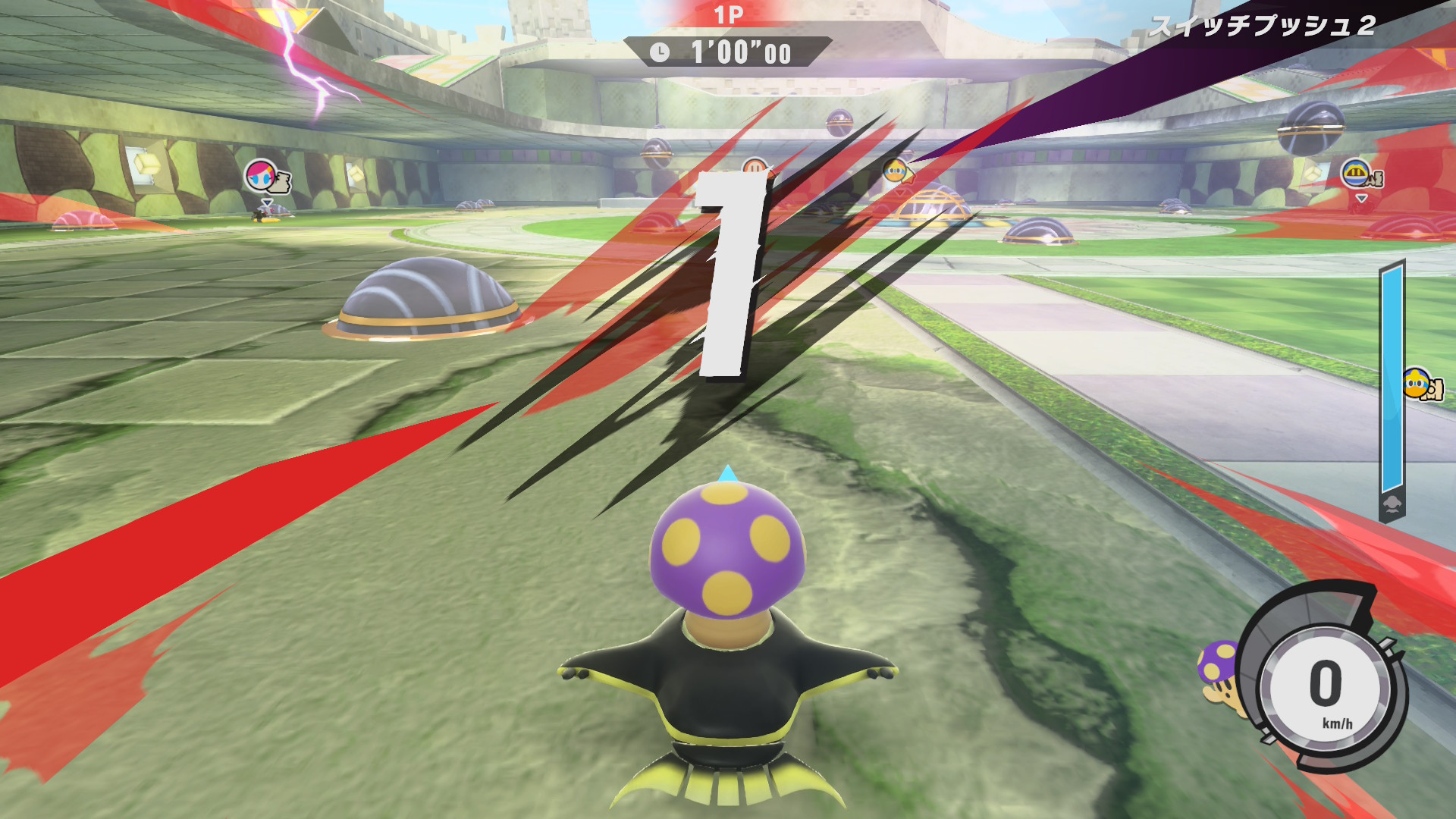Select the pink-haired rival marker icon
Image resolution: width=1456 pixels, height=819 pixels.
pyautogui.click(x=262, y=176)
